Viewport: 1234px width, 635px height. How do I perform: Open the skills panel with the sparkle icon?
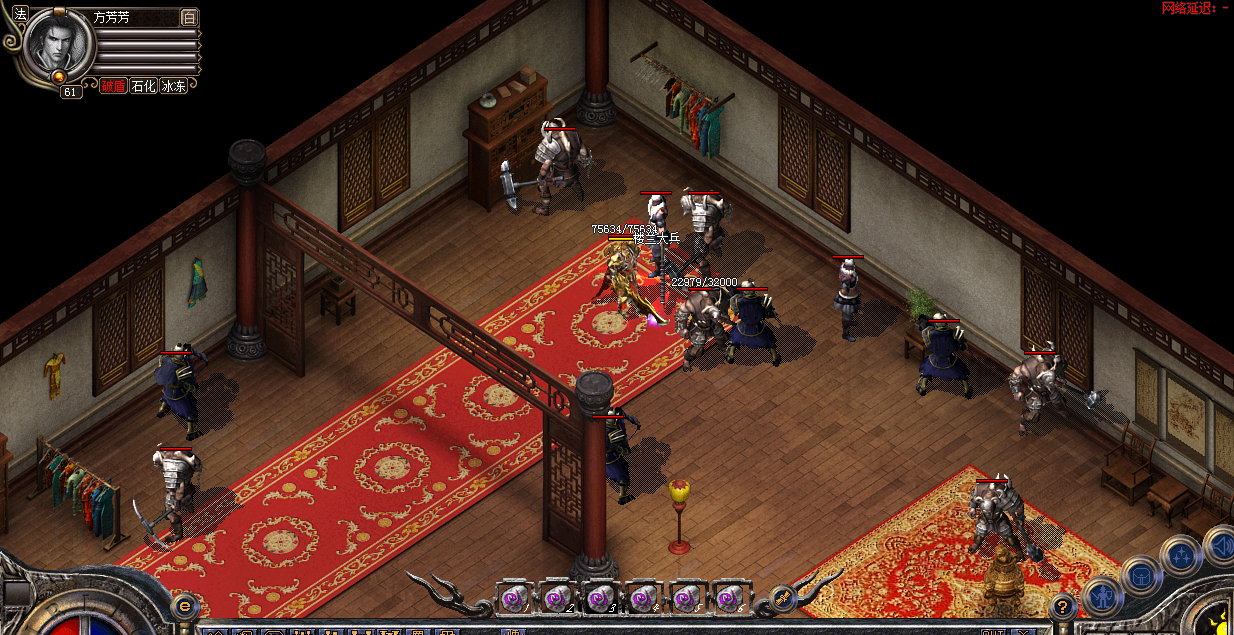point(1181,554)
